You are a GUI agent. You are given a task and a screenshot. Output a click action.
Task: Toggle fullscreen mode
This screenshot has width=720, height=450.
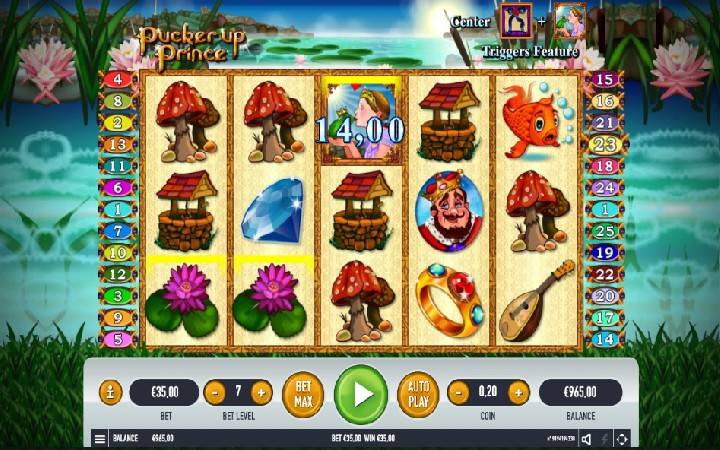click(x=622, y=438)
